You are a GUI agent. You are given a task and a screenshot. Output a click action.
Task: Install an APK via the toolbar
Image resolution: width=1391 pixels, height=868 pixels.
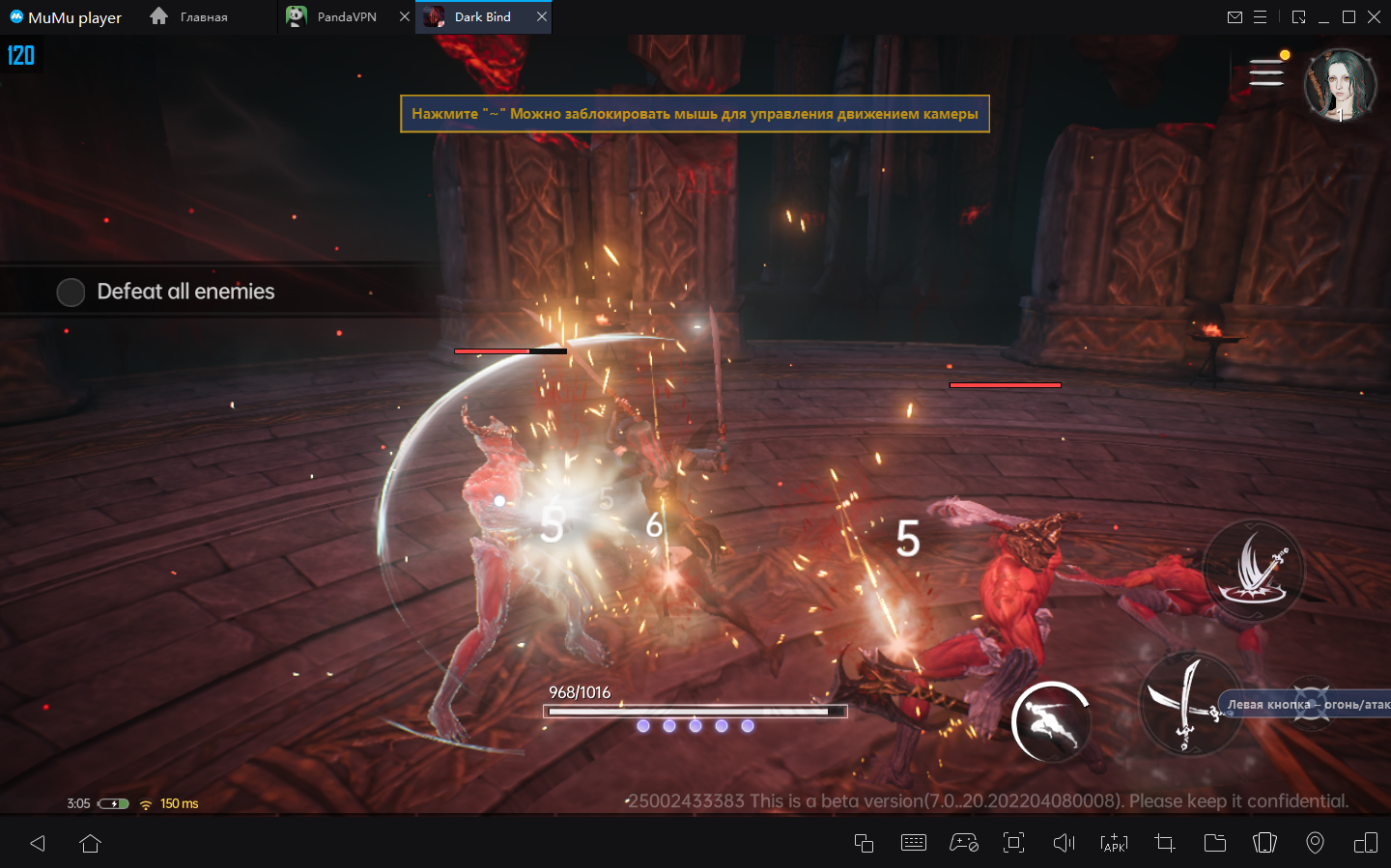[1114, 843]
